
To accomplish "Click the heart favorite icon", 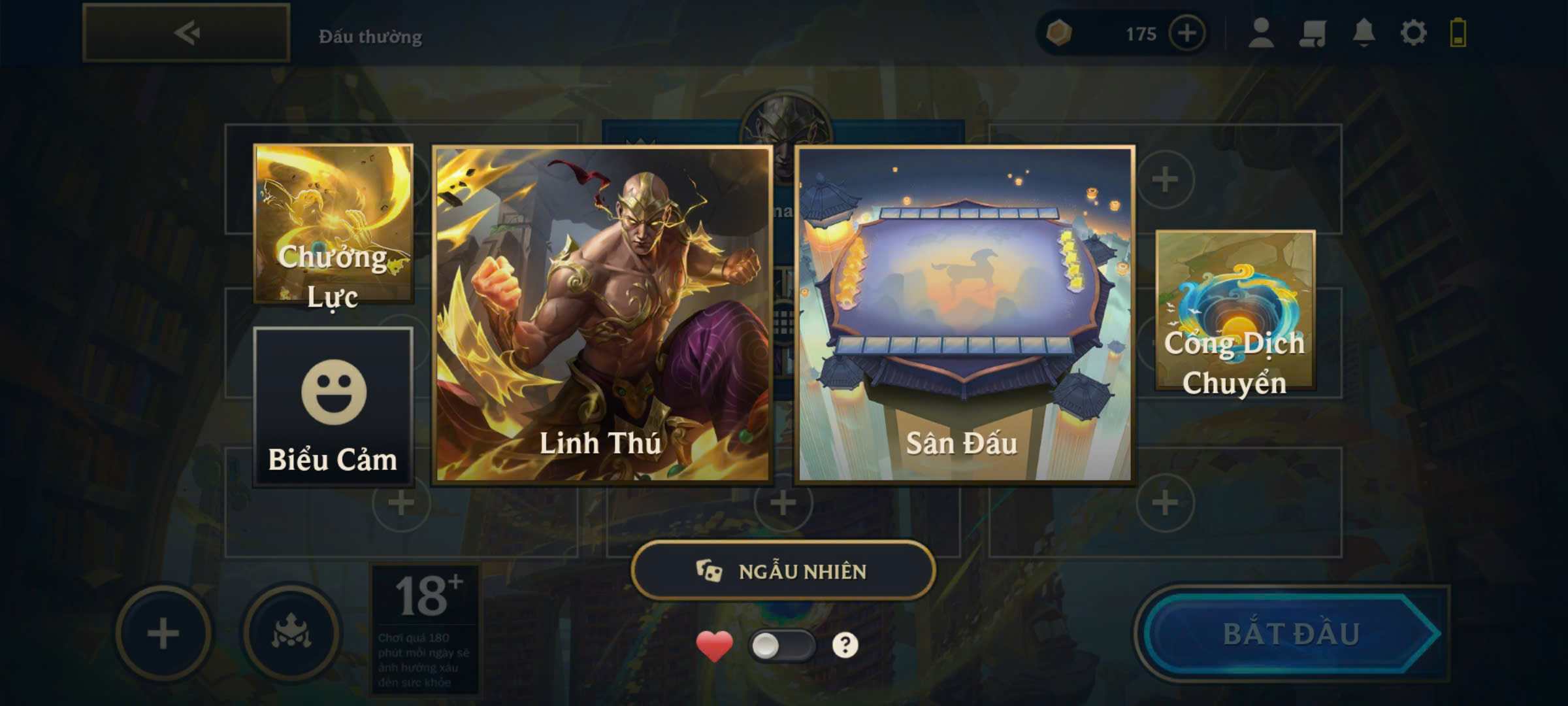I will 714,646.
